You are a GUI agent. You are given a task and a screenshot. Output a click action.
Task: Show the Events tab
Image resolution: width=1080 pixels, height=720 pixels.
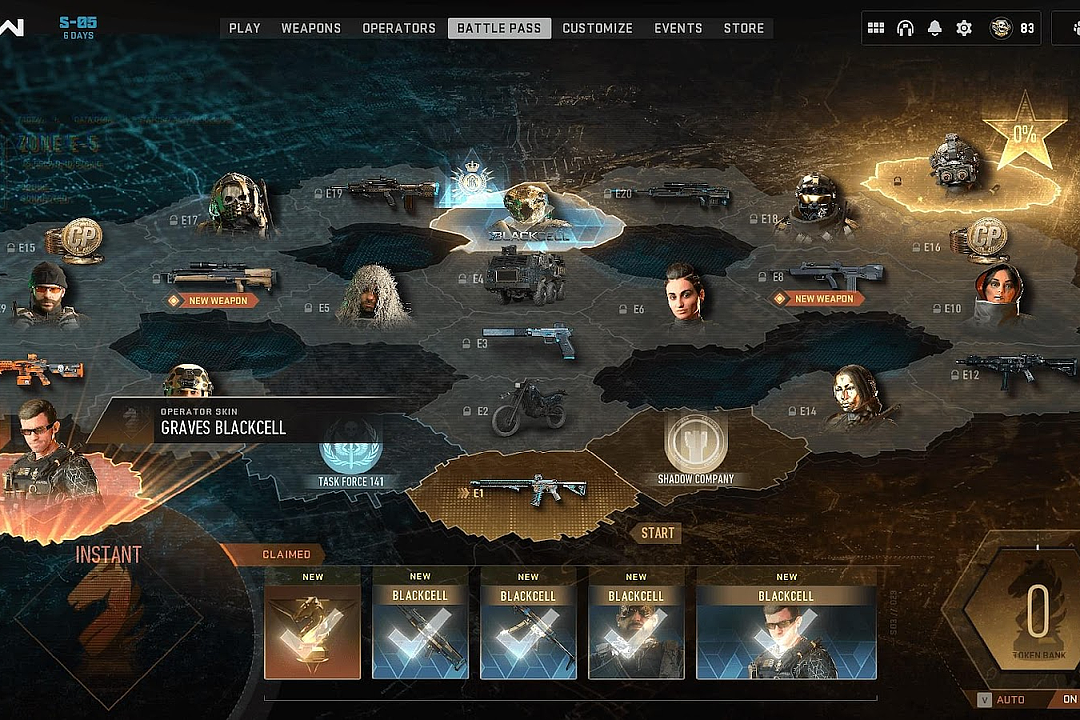pos(678,28)
